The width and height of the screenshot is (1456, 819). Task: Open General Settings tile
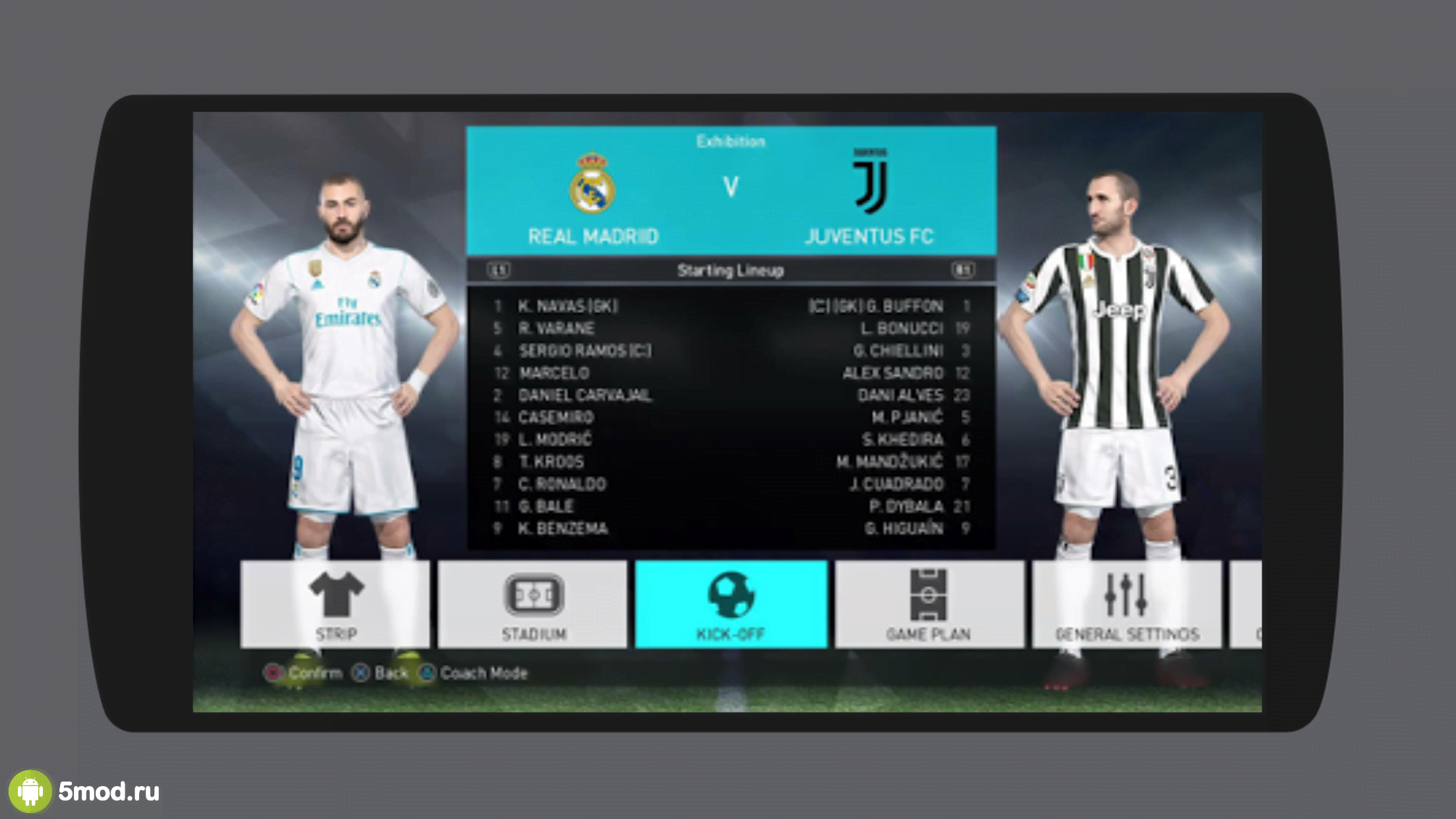(x=1126, y=604)
